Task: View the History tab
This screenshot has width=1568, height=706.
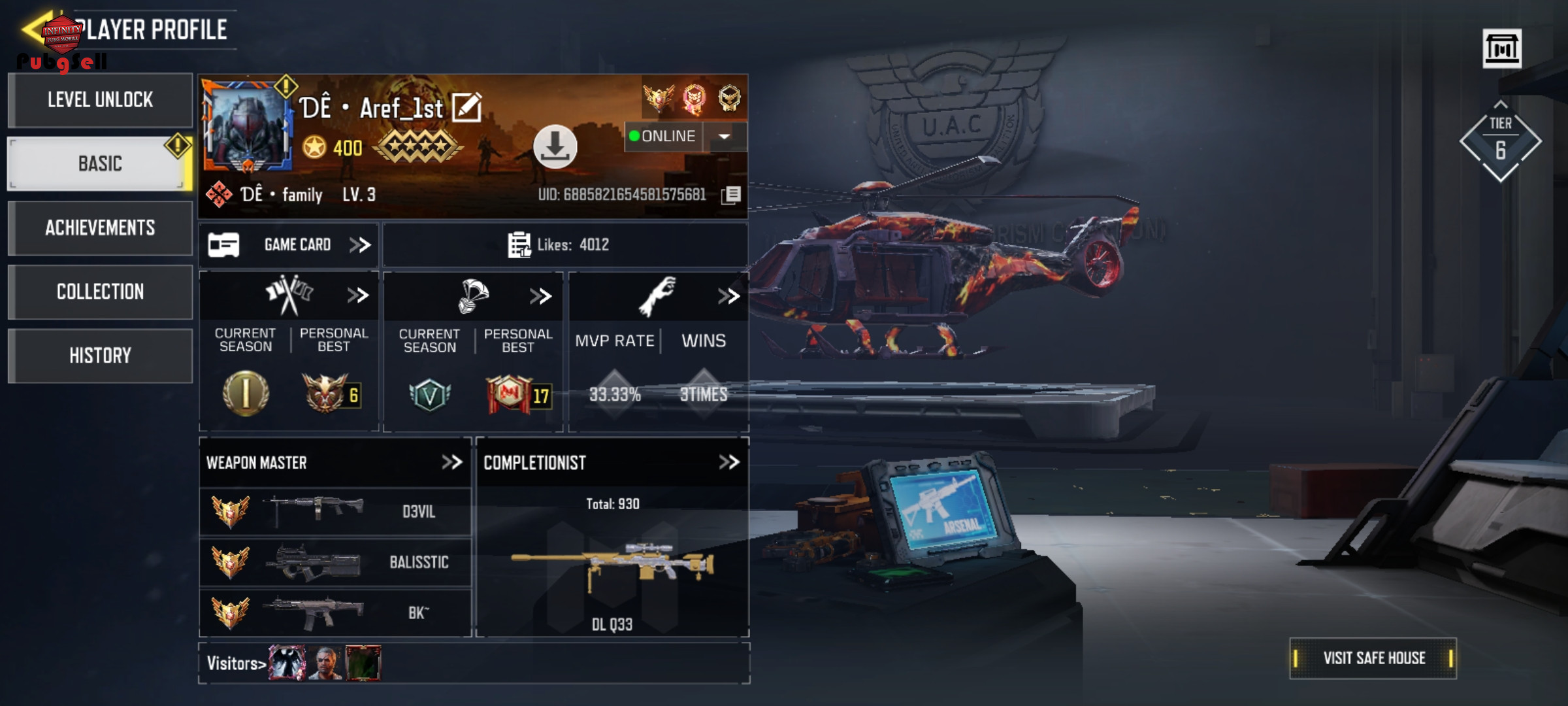Action: pos(100,356)
